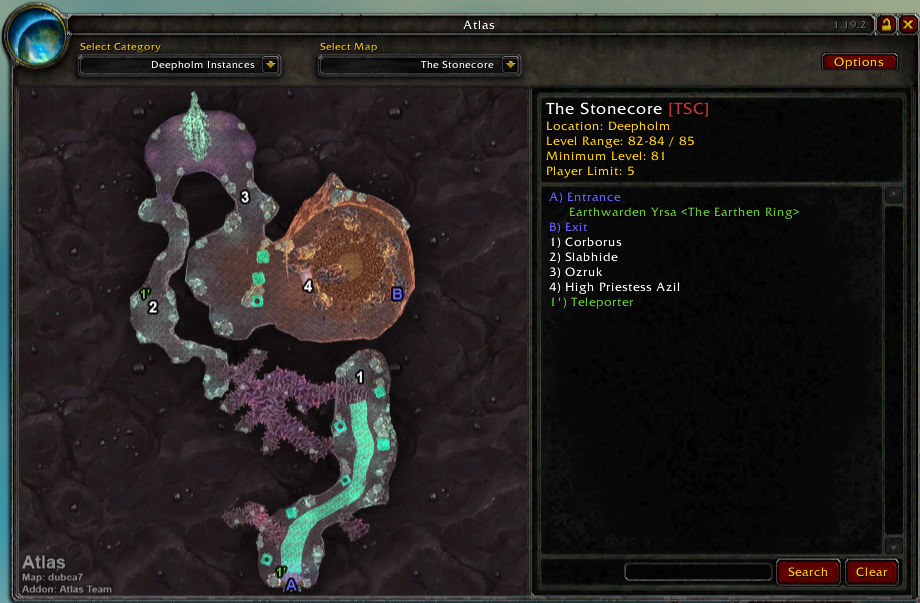Click the Exit legend entry
The width and height of the screenshot is (920, 603).
point(568,227)
